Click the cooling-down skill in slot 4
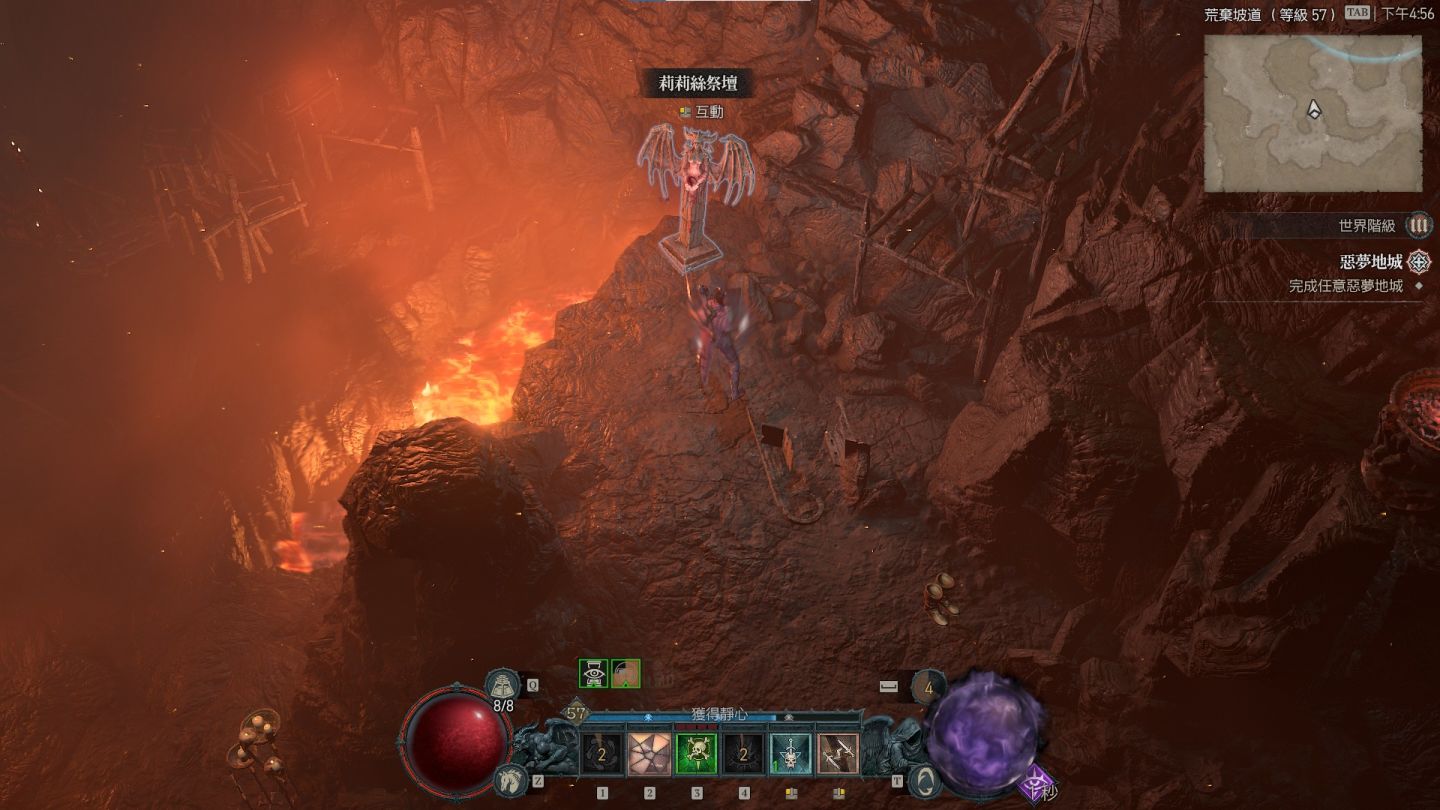Viewport: 1440px width, 810px height. (x=743, y=755)
